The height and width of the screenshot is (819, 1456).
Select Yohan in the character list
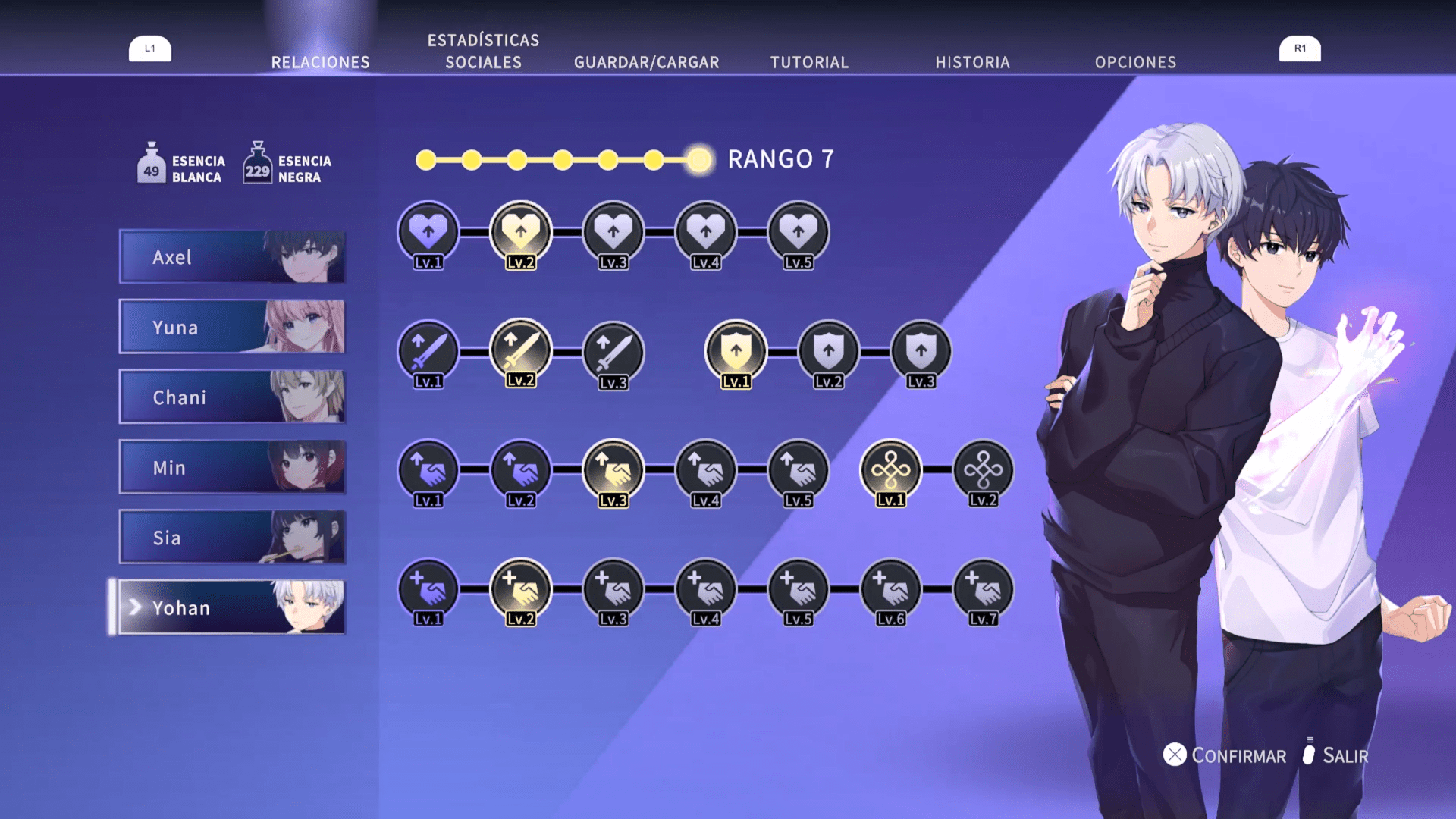coord(232,607)
